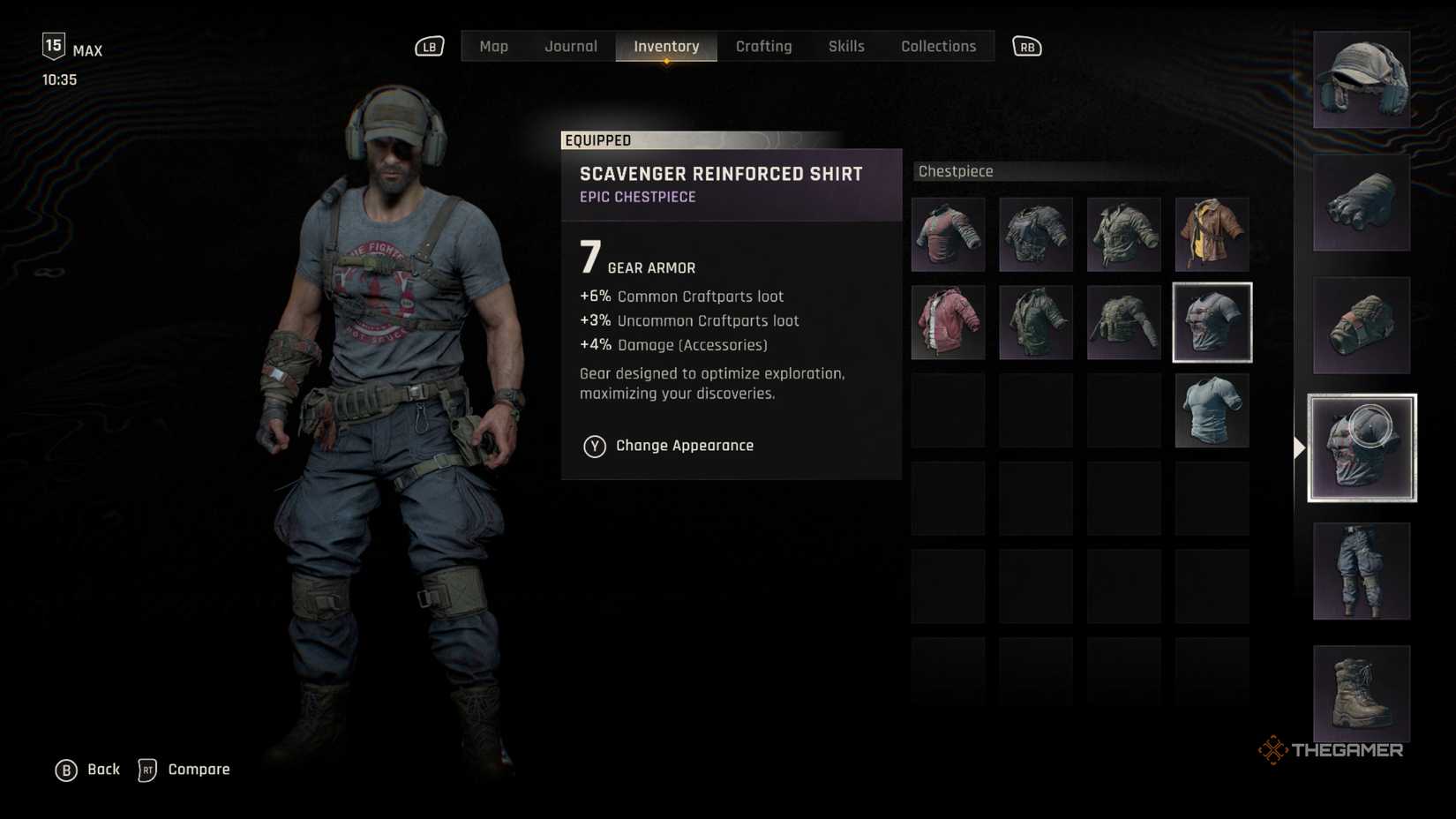The height and width of the screenshot is (819, 1456).
Task: Equip the plain white t-shirt from the grid
Action: point(1212,409)
